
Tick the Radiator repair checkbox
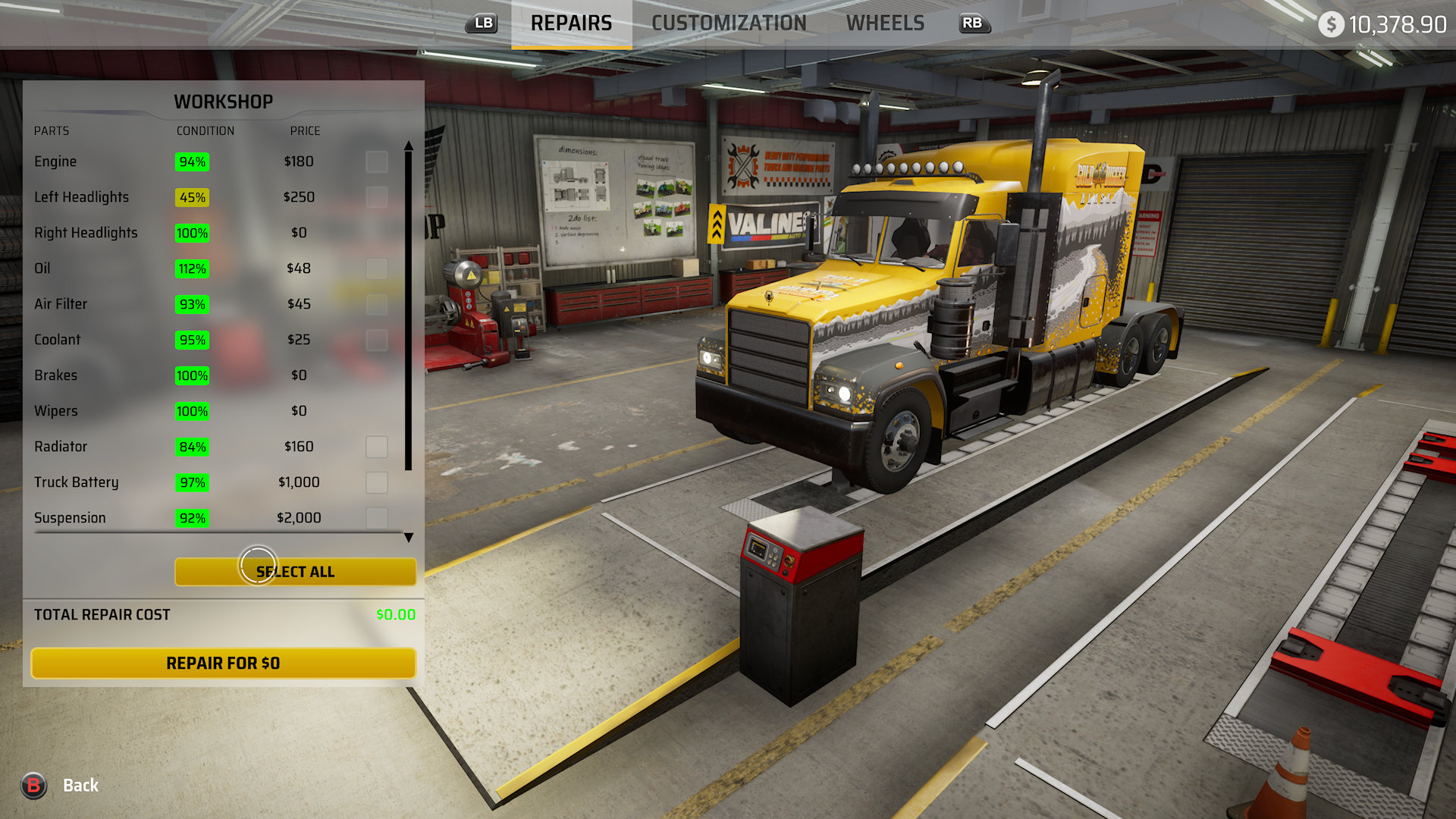point(377,447)
